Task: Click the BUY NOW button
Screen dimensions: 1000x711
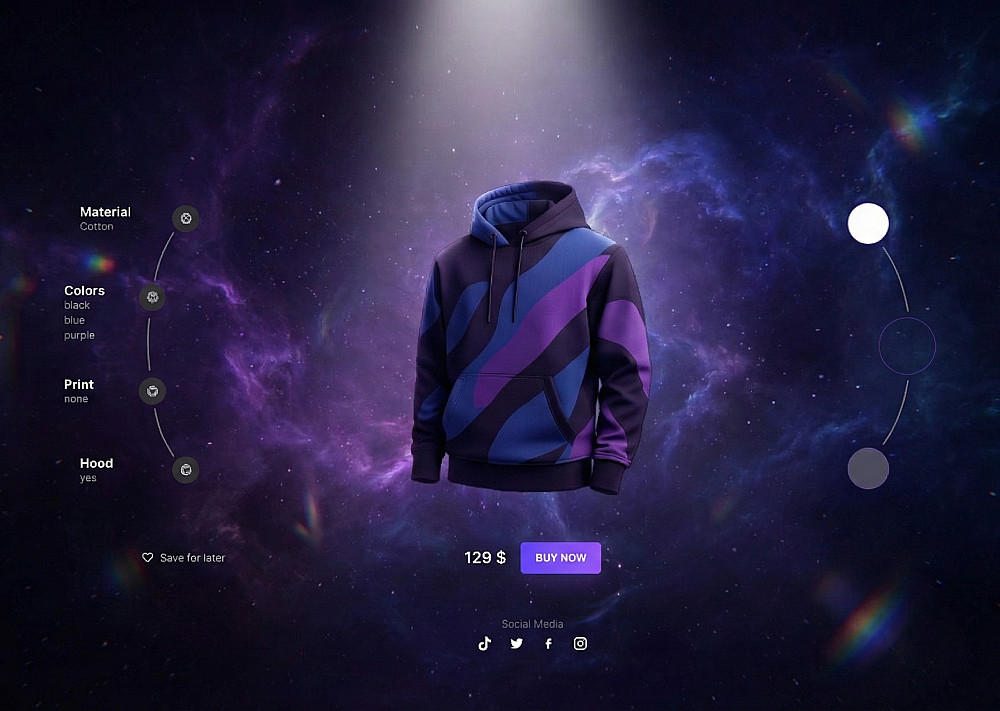Action: [560, 558]
